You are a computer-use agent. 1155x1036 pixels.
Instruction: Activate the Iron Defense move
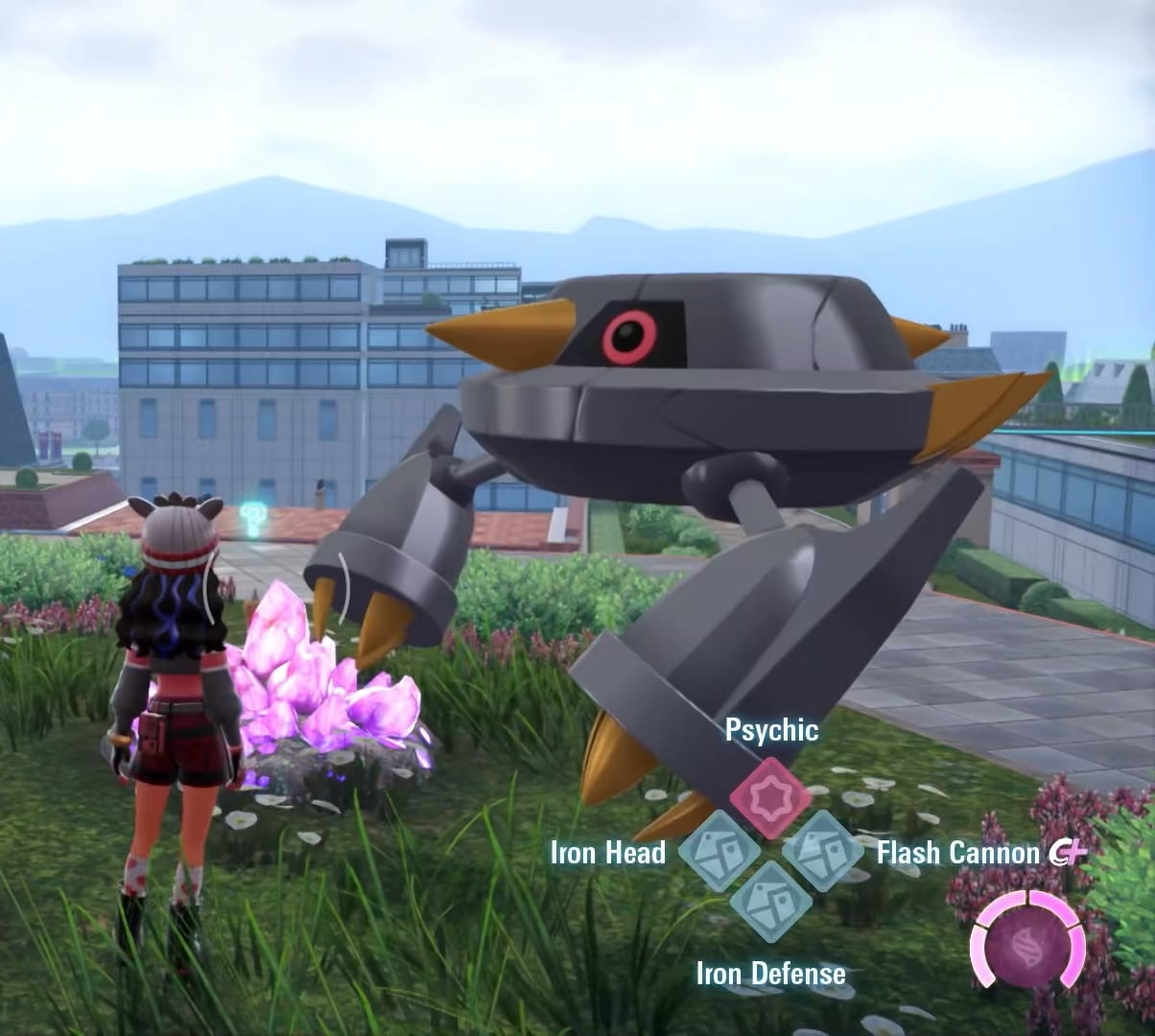[770, 902]
